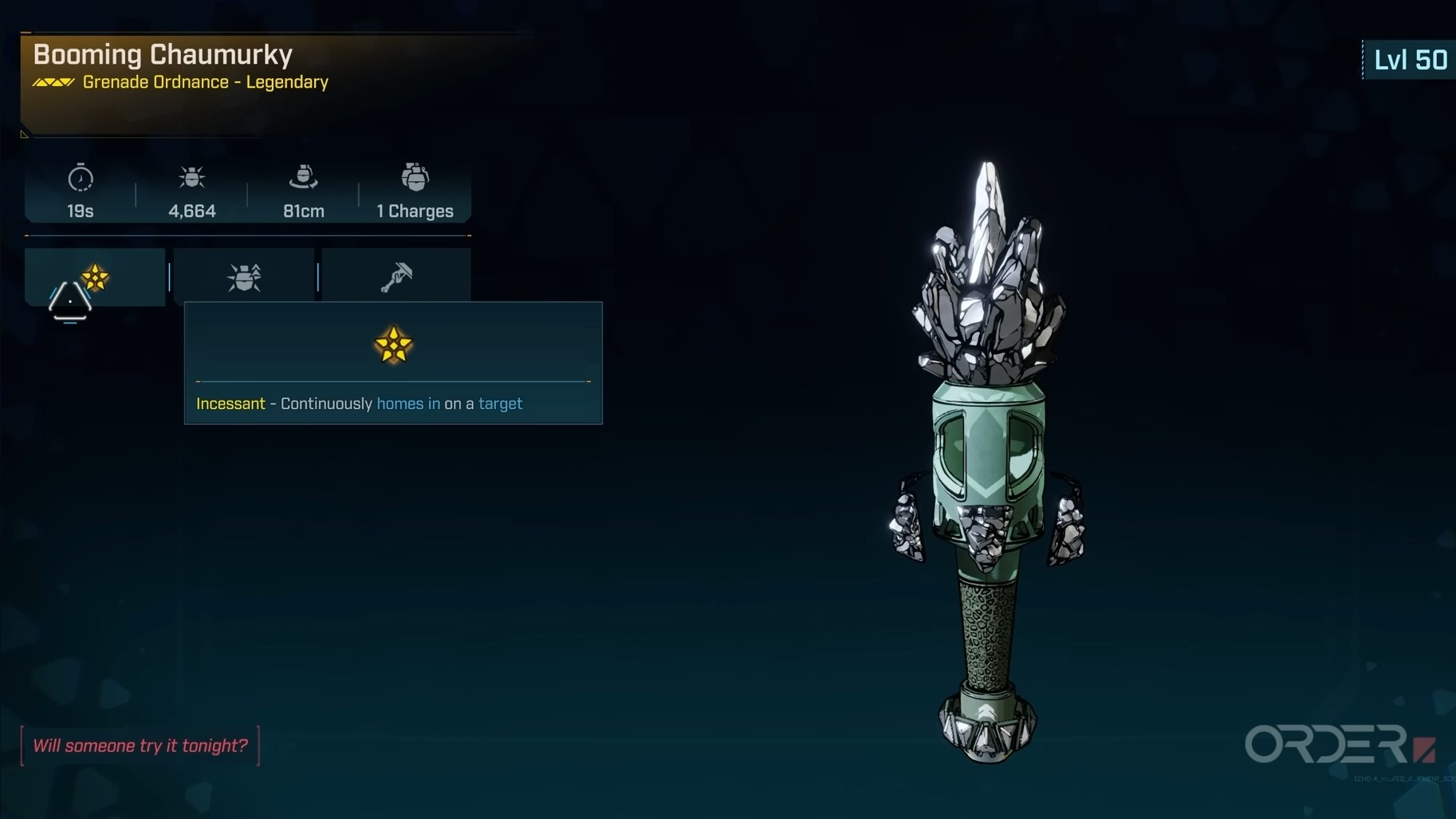The image size is (1456, 819).
Task: Switch to the spiked bug perk tab
Action: coord(244,277)
